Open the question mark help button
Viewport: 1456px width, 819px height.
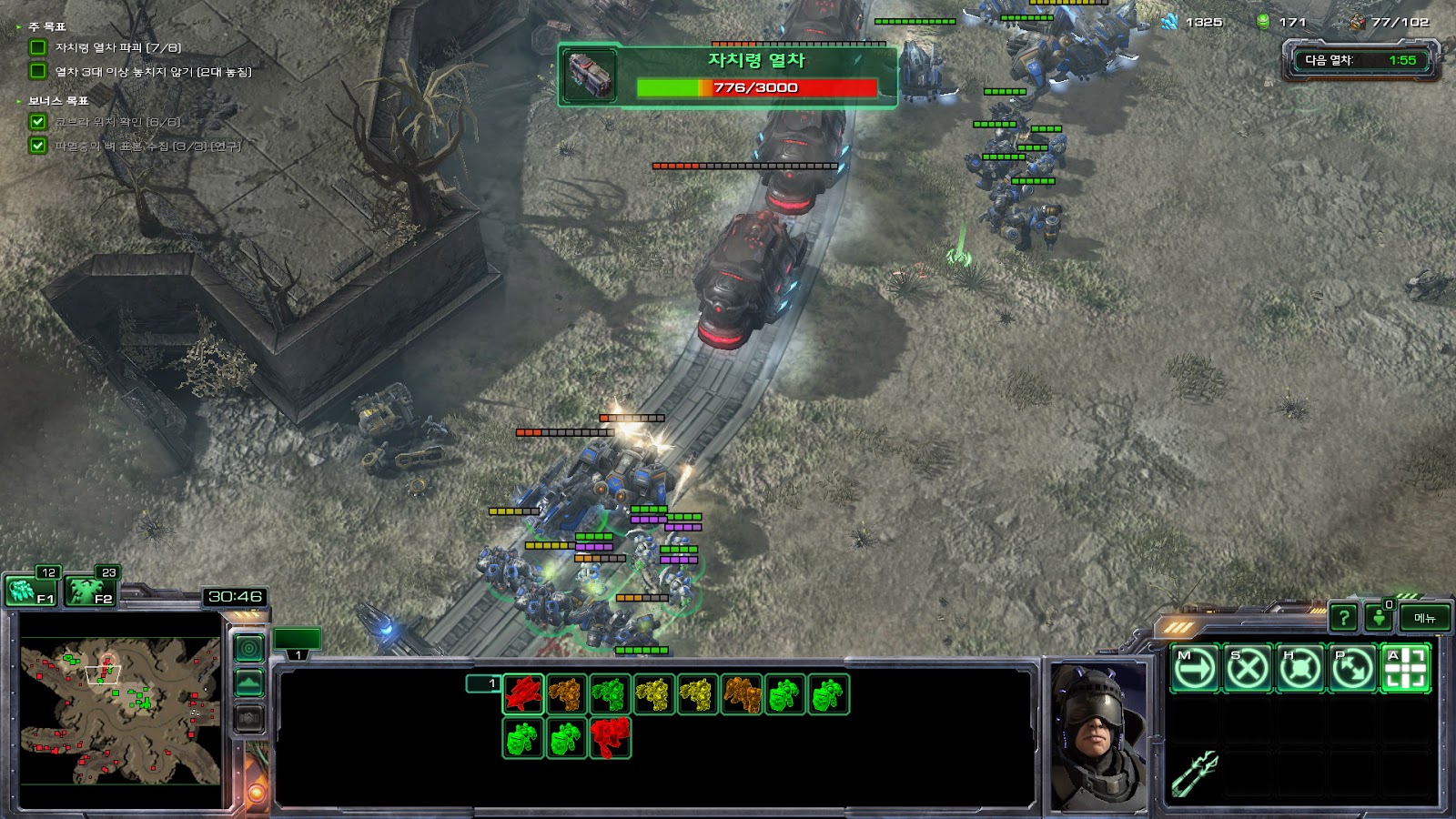pyautogui.click(x=1343, y=618)
